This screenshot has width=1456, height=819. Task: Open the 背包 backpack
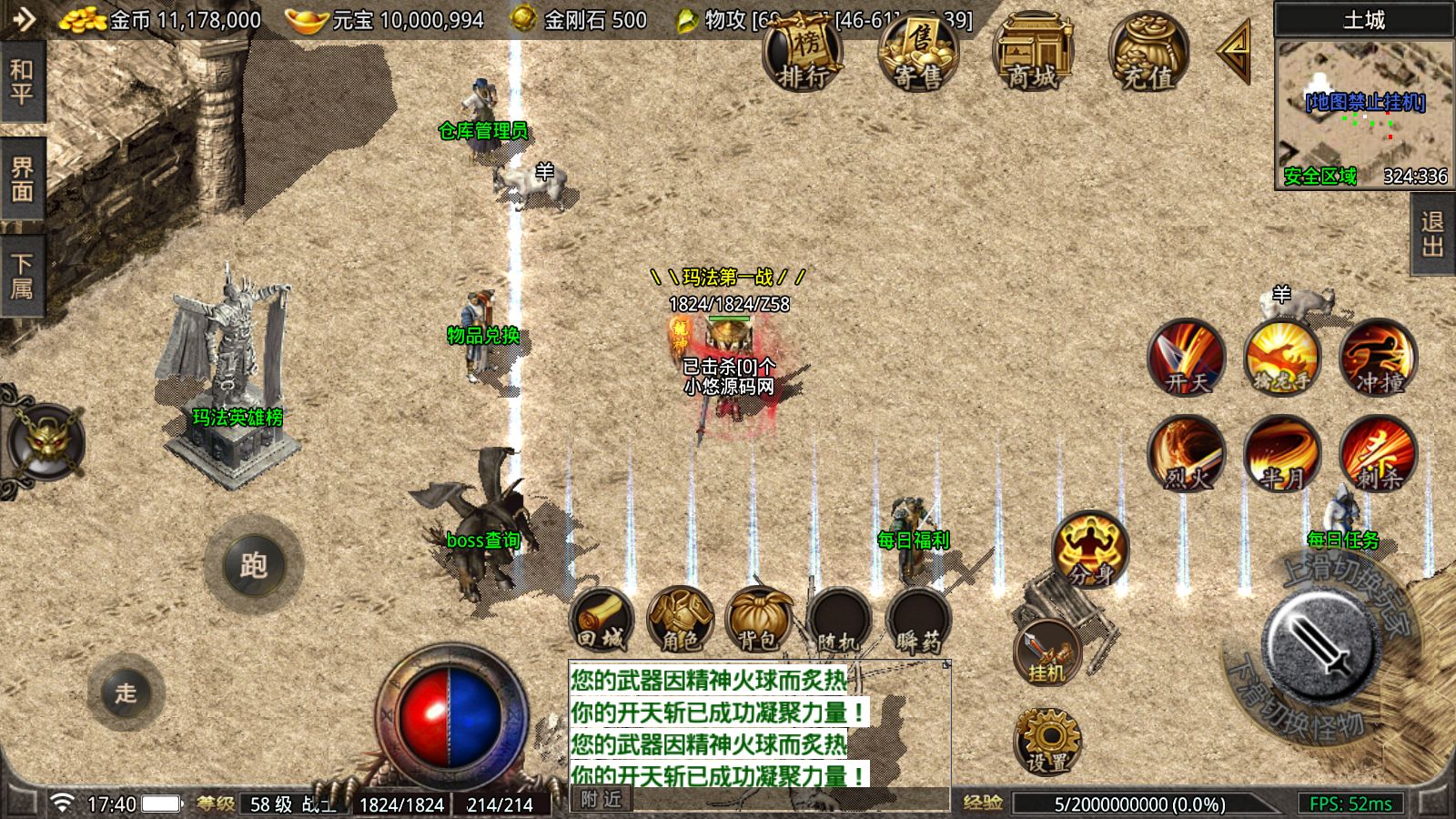tap(757, 621)
